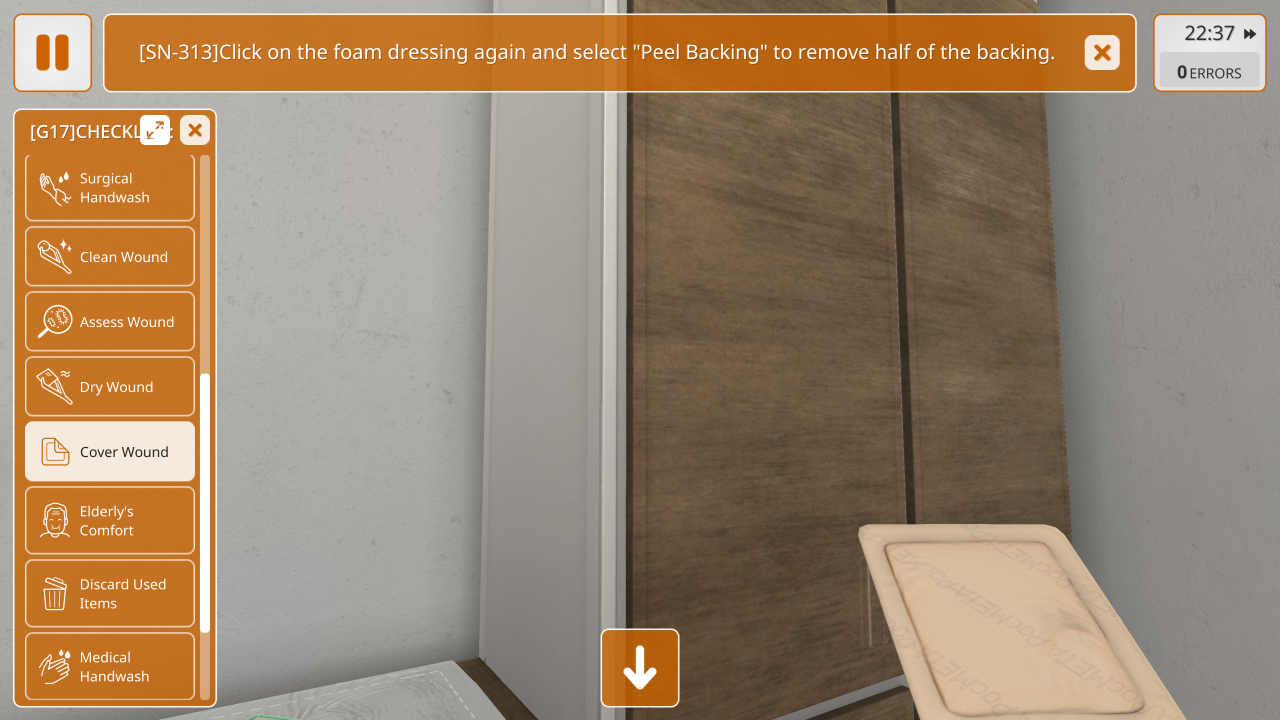Click the checklist panel's vertical scrollbar
The height and width of the screenshot is (720, 1280).
pyautogui.click(x=205, y=500)
